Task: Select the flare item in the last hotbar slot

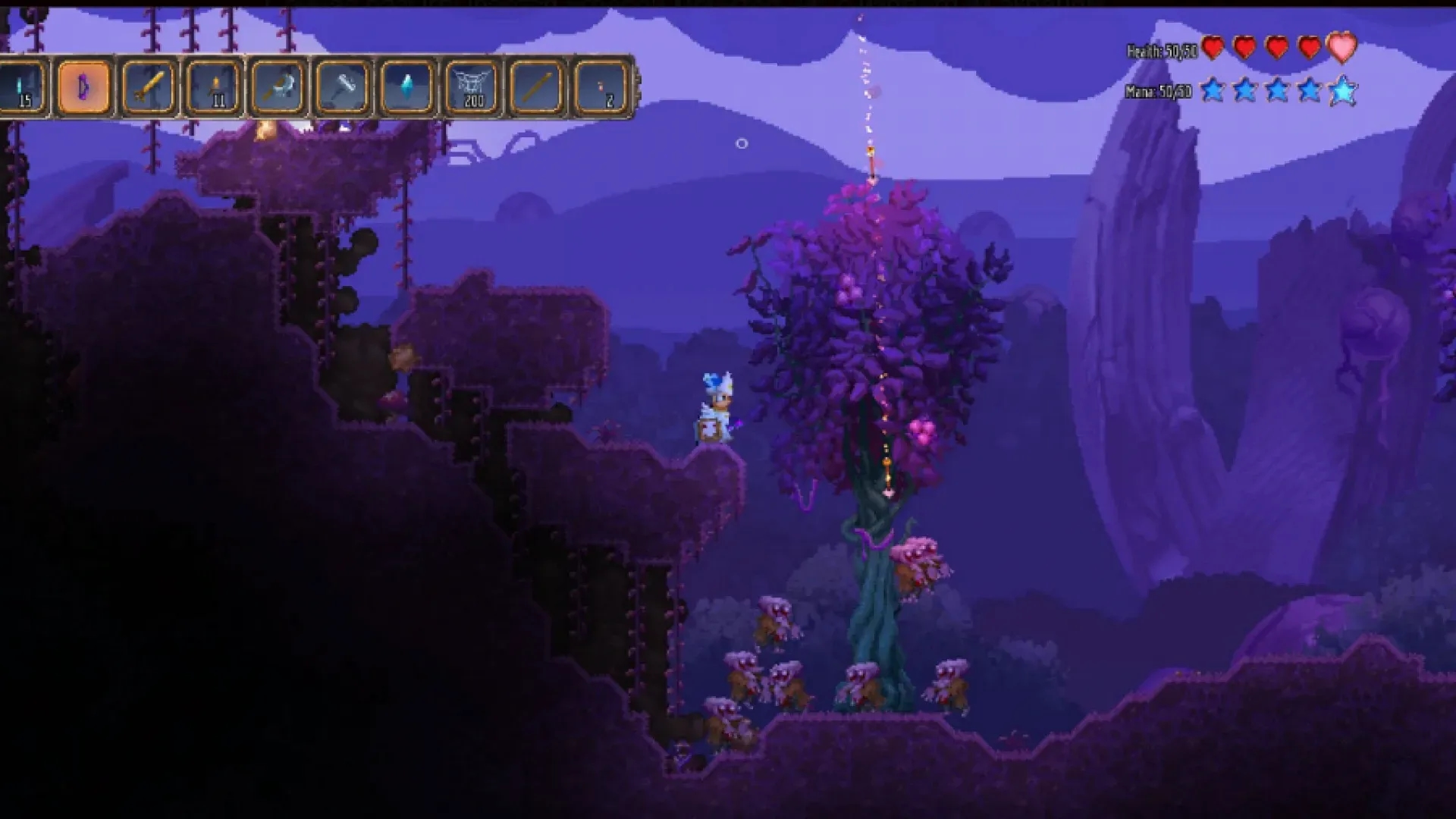Action: (599, 83)
